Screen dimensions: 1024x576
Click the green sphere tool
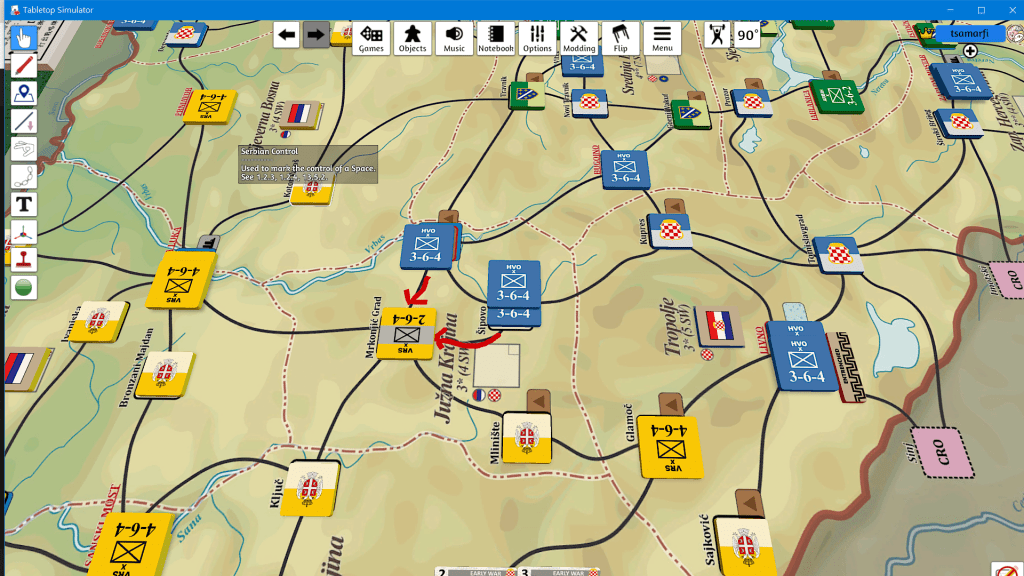point(24,288)
